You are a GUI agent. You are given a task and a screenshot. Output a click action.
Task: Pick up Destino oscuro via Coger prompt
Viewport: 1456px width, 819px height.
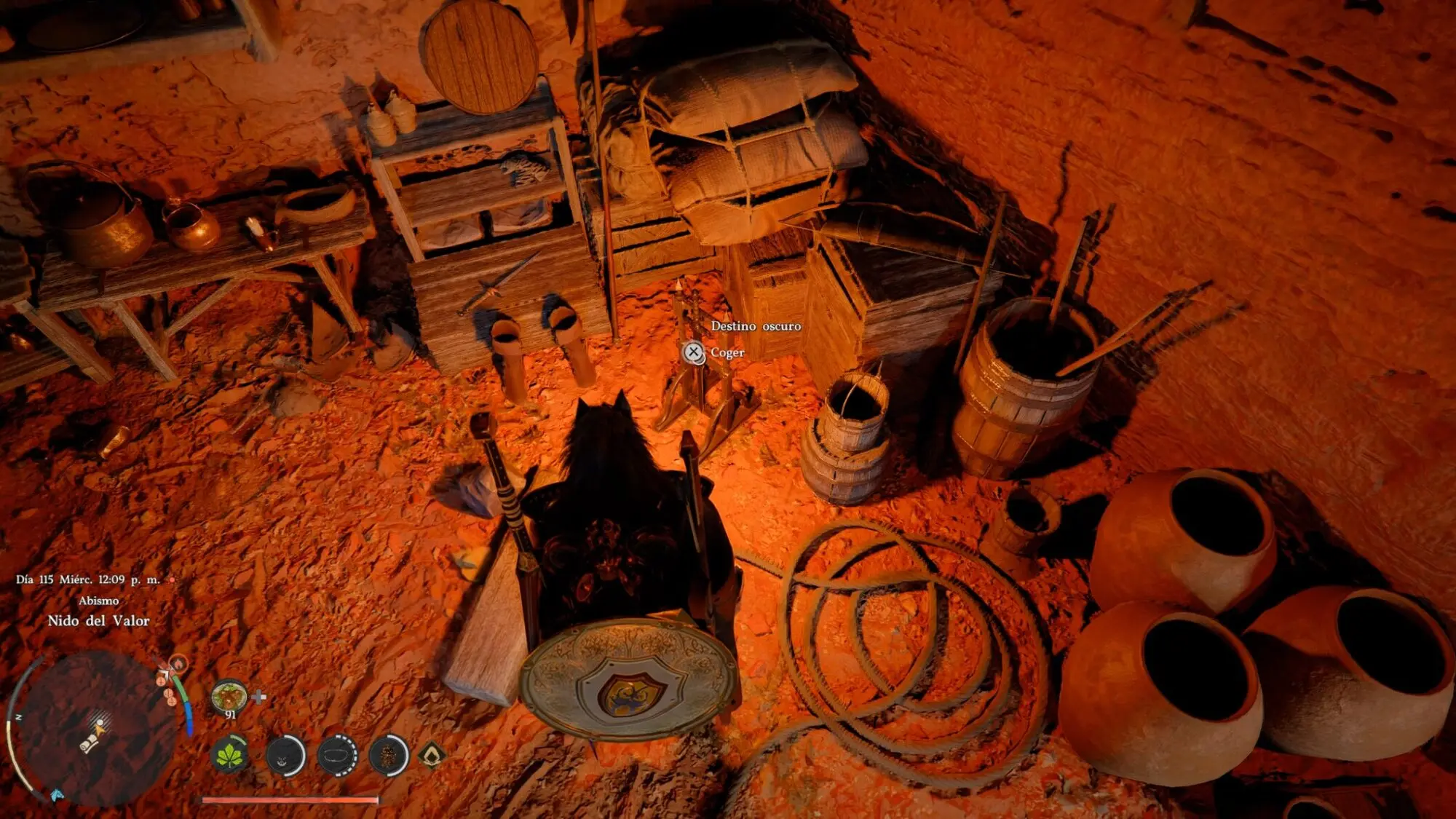(x=694, y=353)
